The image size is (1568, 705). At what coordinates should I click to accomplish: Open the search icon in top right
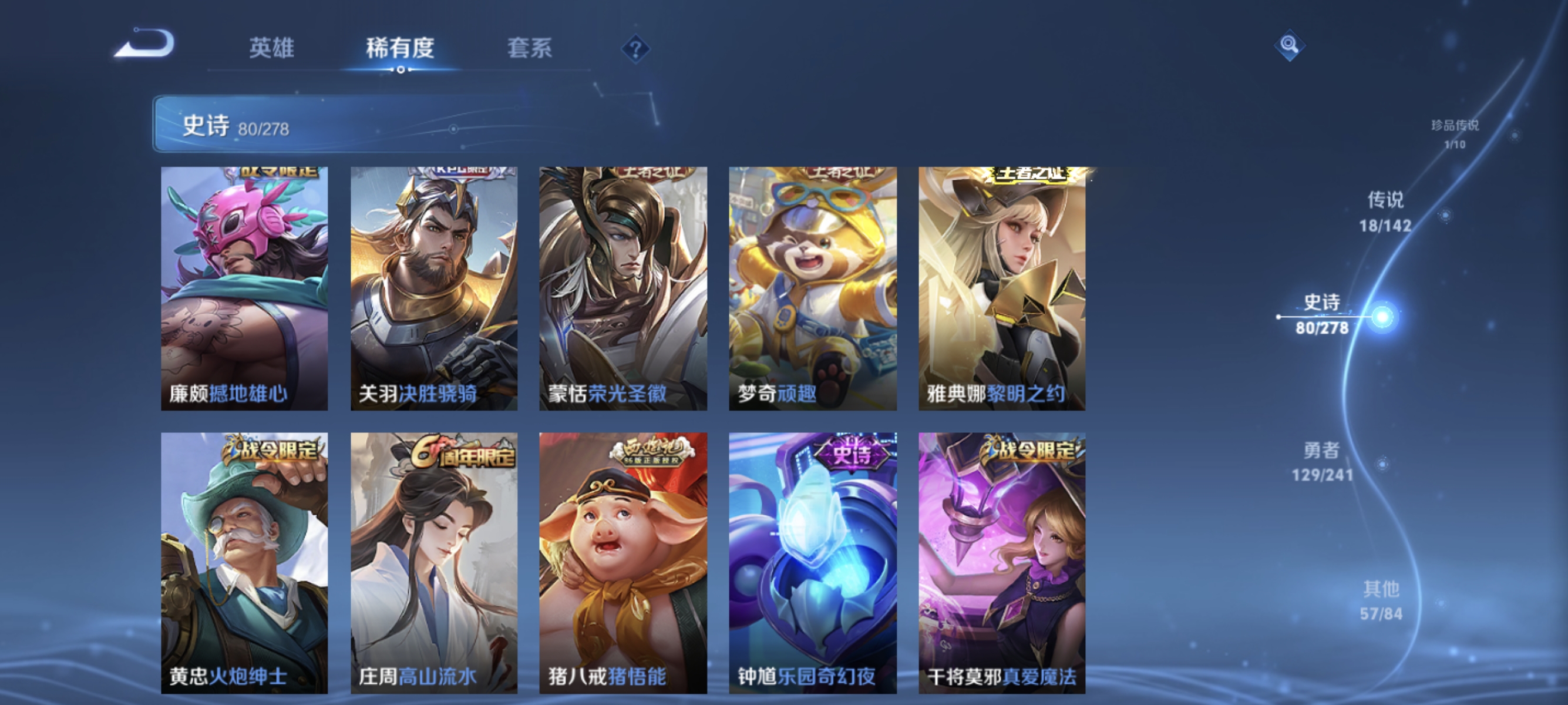1290,46
